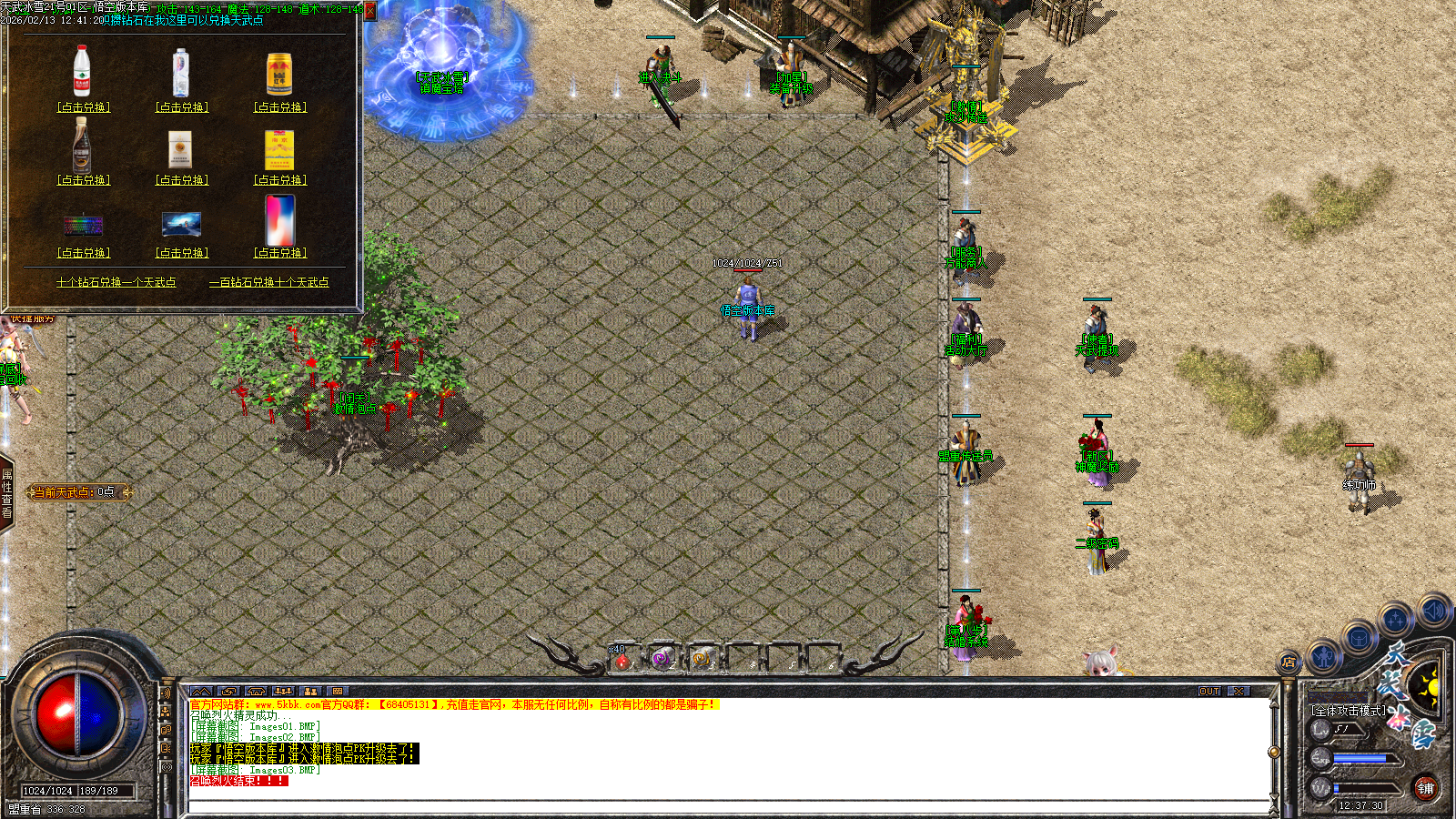Toggle the day/night sun indicator
1456x819 pixels.
pos(1433,688)
